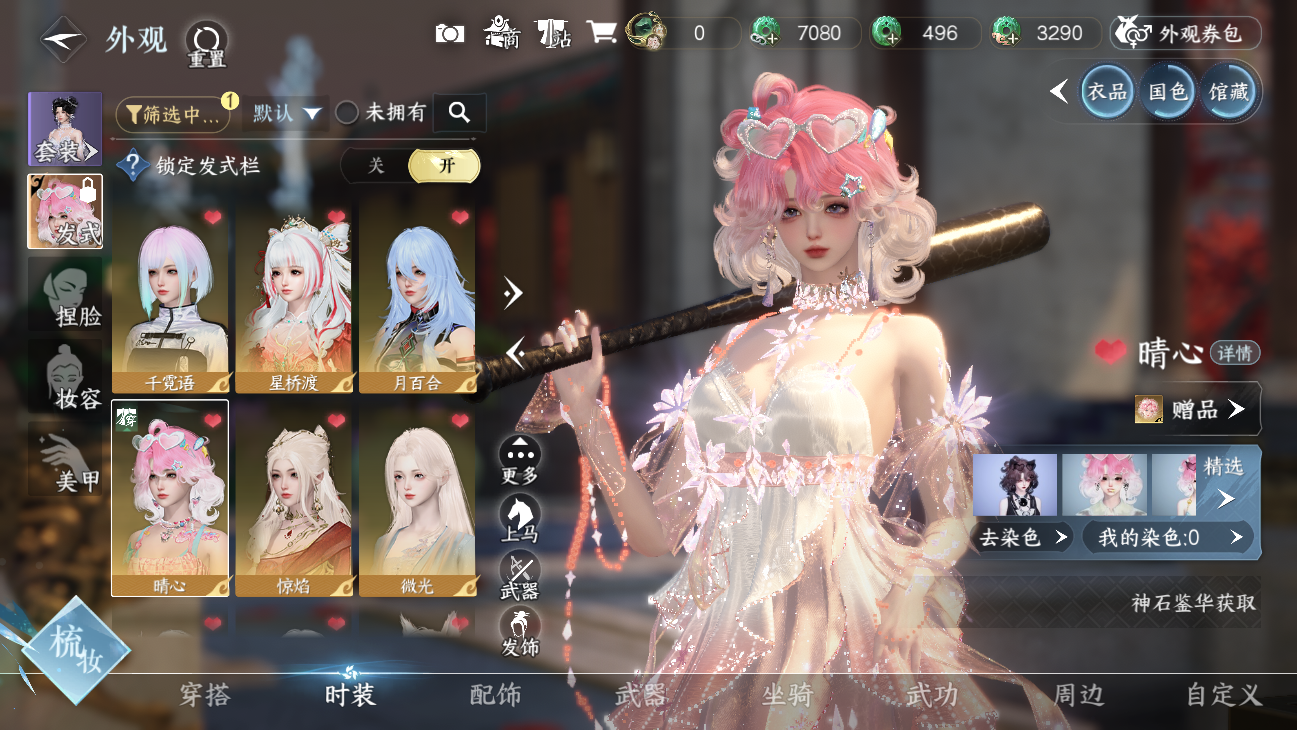1297x730 pixels.
Task: Open the 坐骑 mounts tab
Action: 788,695
